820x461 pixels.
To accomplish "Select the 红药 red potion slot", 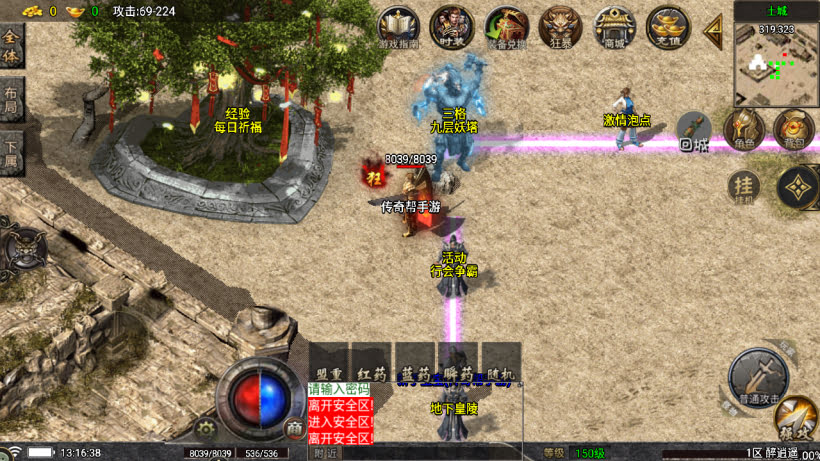I will pyautogui.click(x=371, y=362).
